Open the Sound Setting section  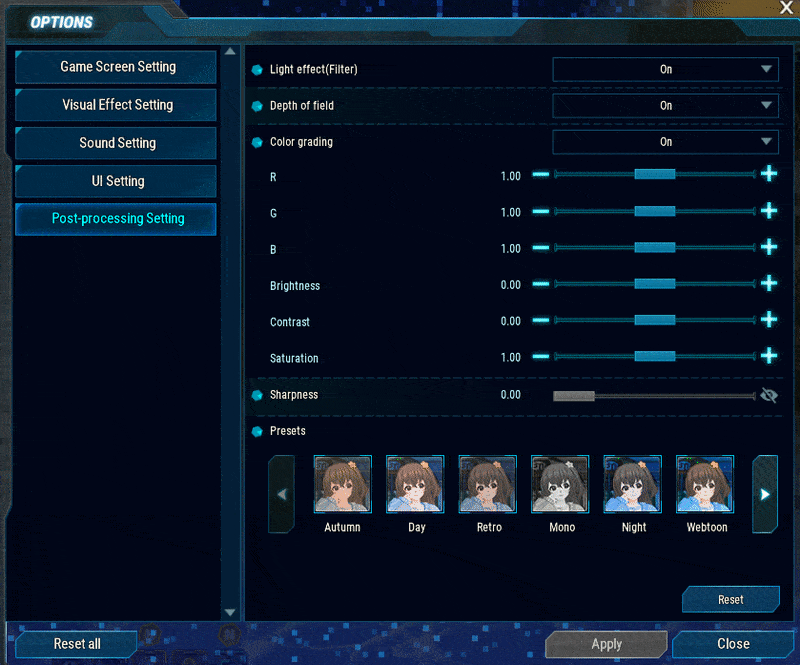117,143
